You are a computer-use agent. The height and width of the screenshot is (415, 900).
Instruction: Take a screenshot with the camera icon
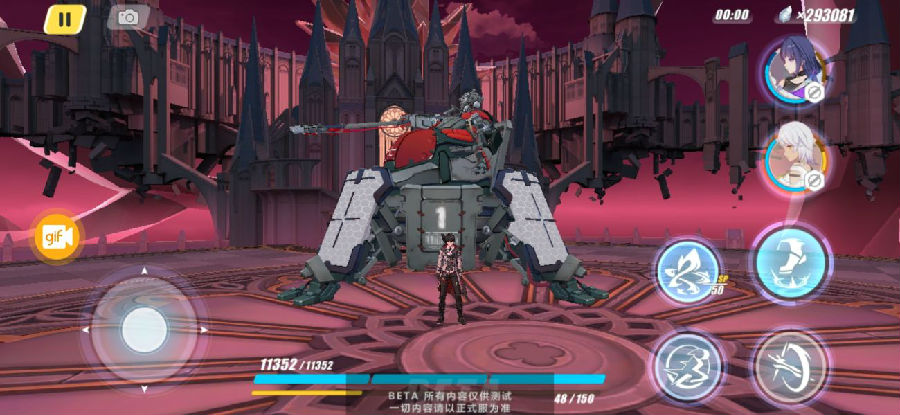pos(128,17)
